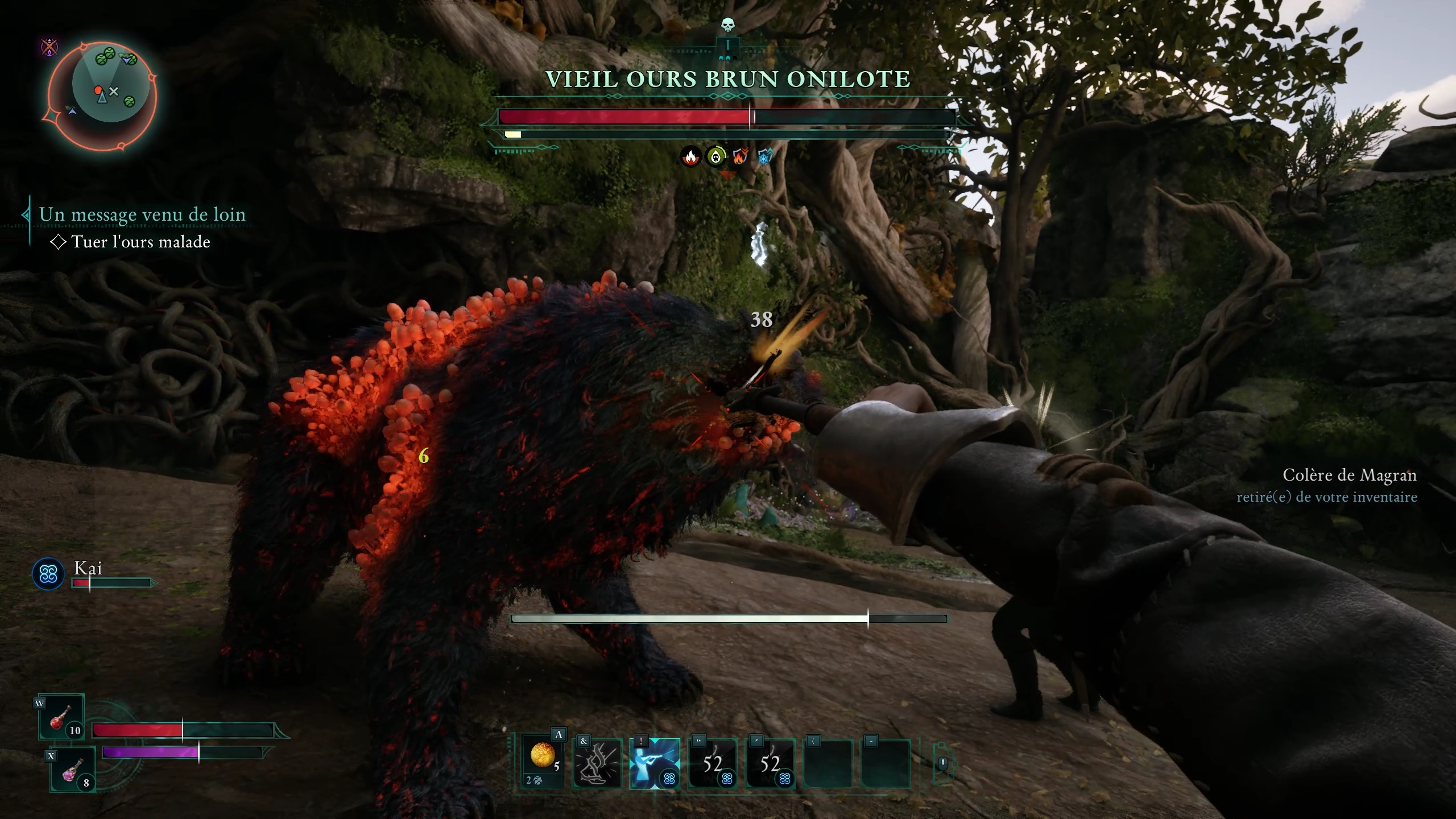The height and width of the screenshot is (819, 1456).
Task: Click the skull icon above the boss name
Action: click(727, 25)
